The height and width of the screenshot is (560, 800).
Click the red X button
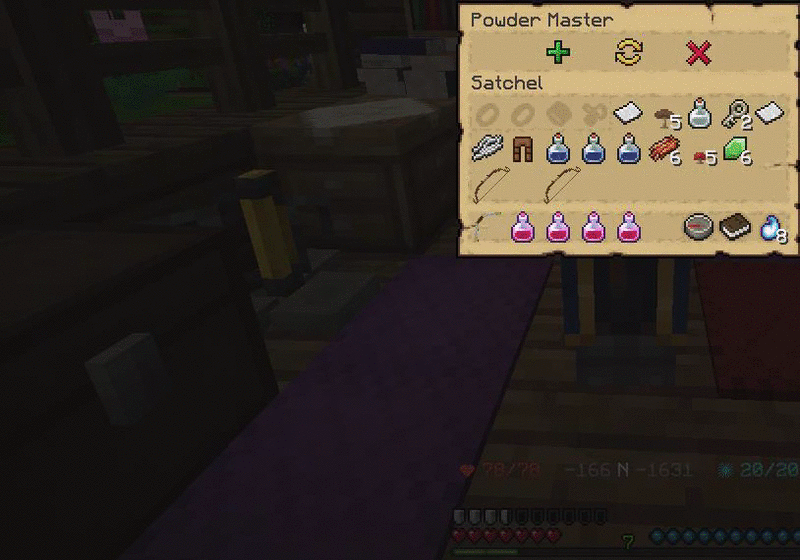click(699, 53)
